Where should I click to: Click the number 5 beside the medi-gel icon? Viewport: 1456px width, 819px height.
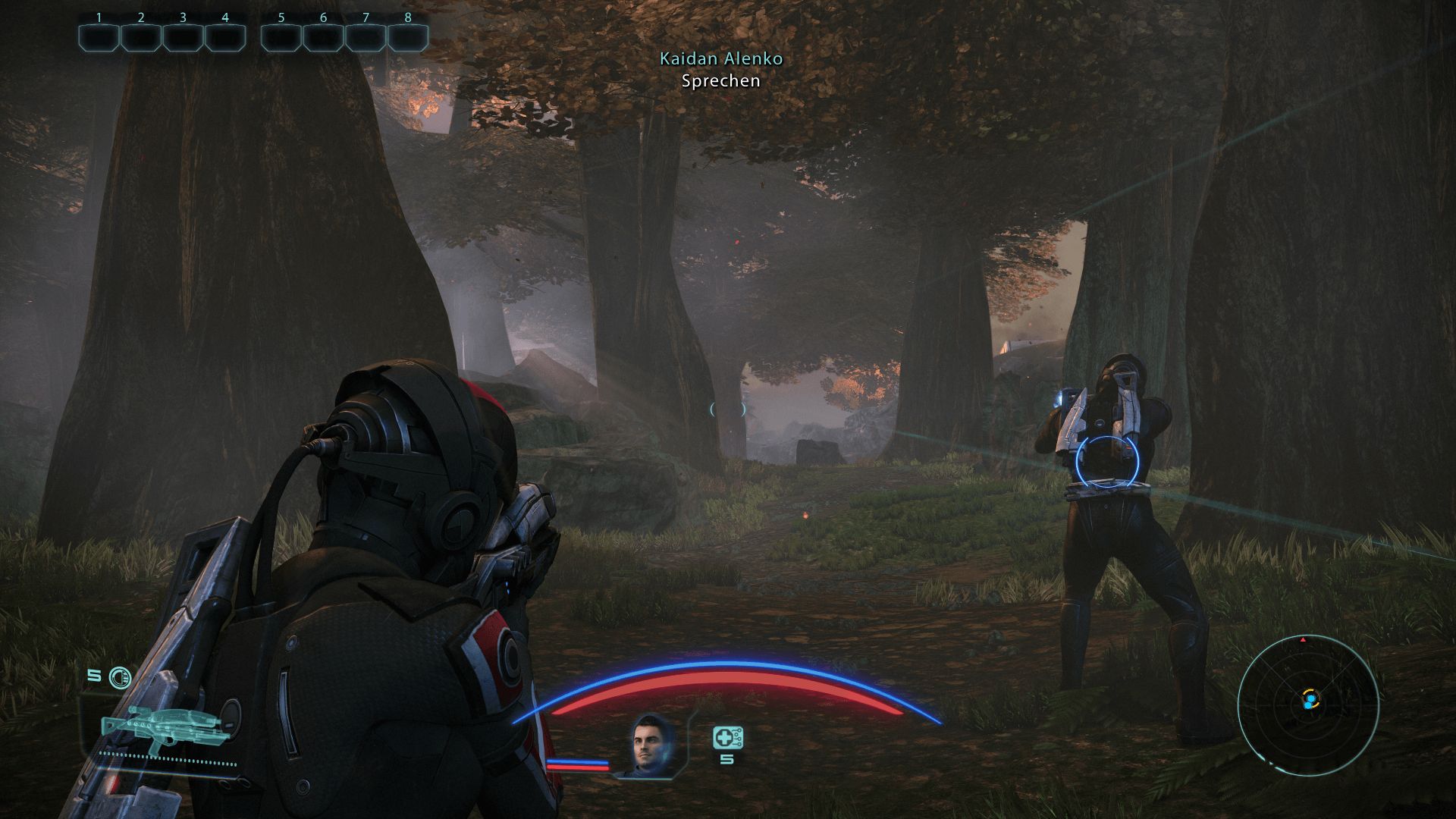pyautogui.click(x=726, y=758)
